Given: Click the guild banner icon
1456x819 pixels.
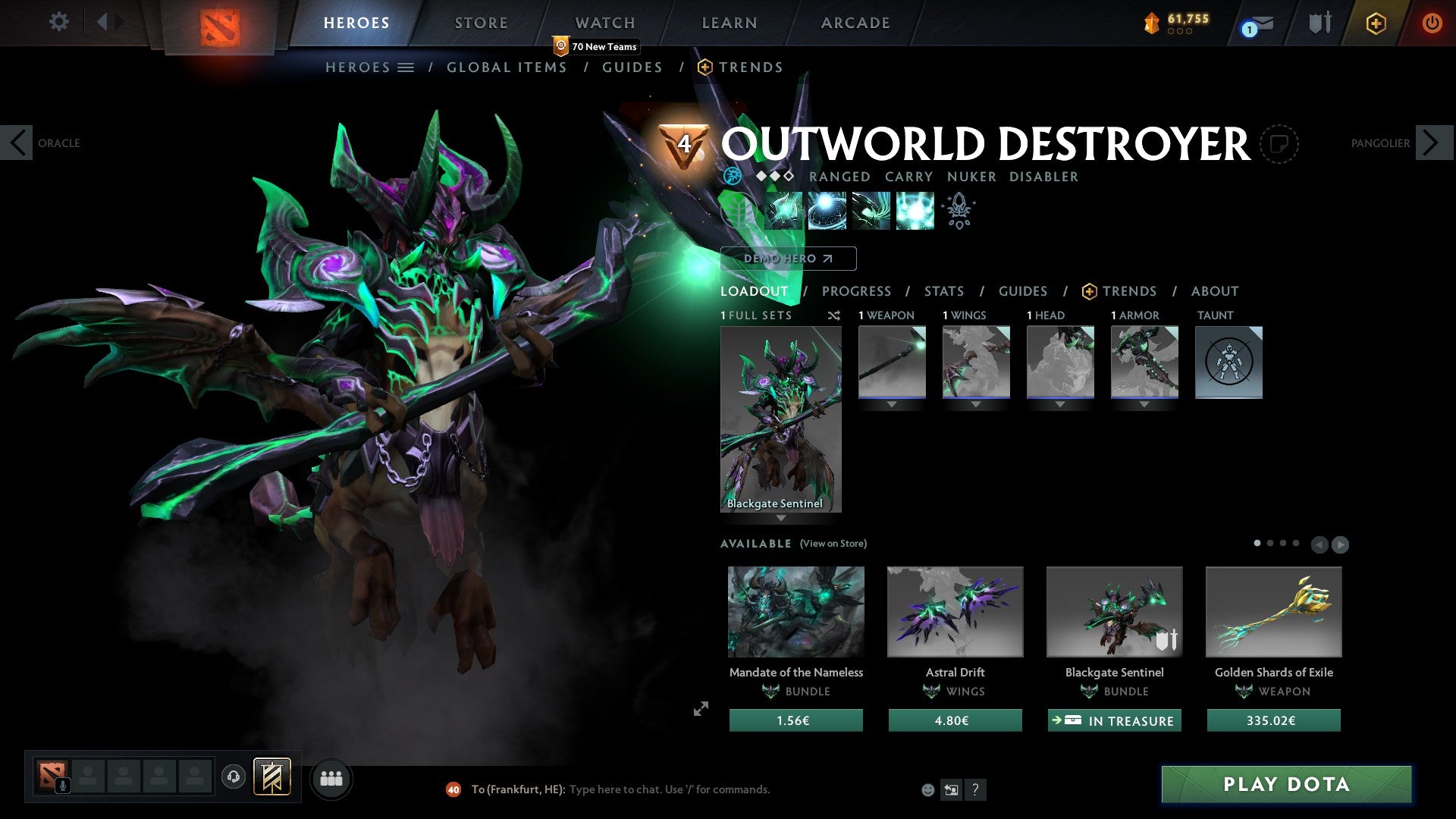Looking at the screenshot, I should click(x=1319, y=22).
